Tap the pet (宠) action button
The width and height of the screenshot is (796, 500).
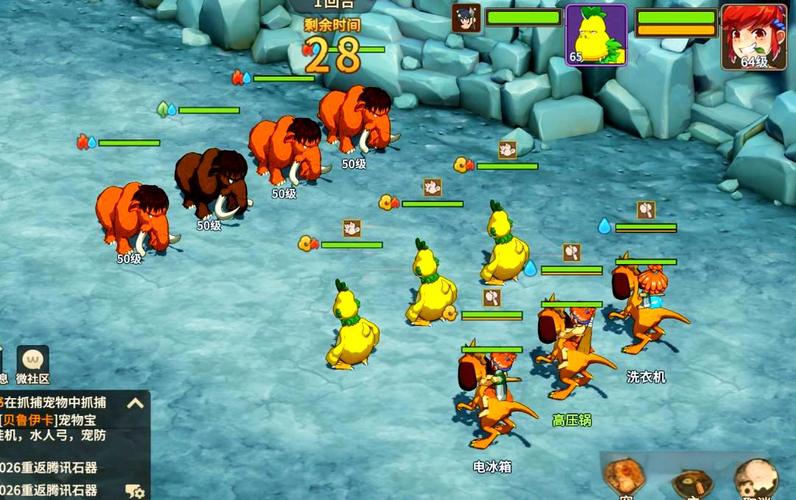point(625,480)
